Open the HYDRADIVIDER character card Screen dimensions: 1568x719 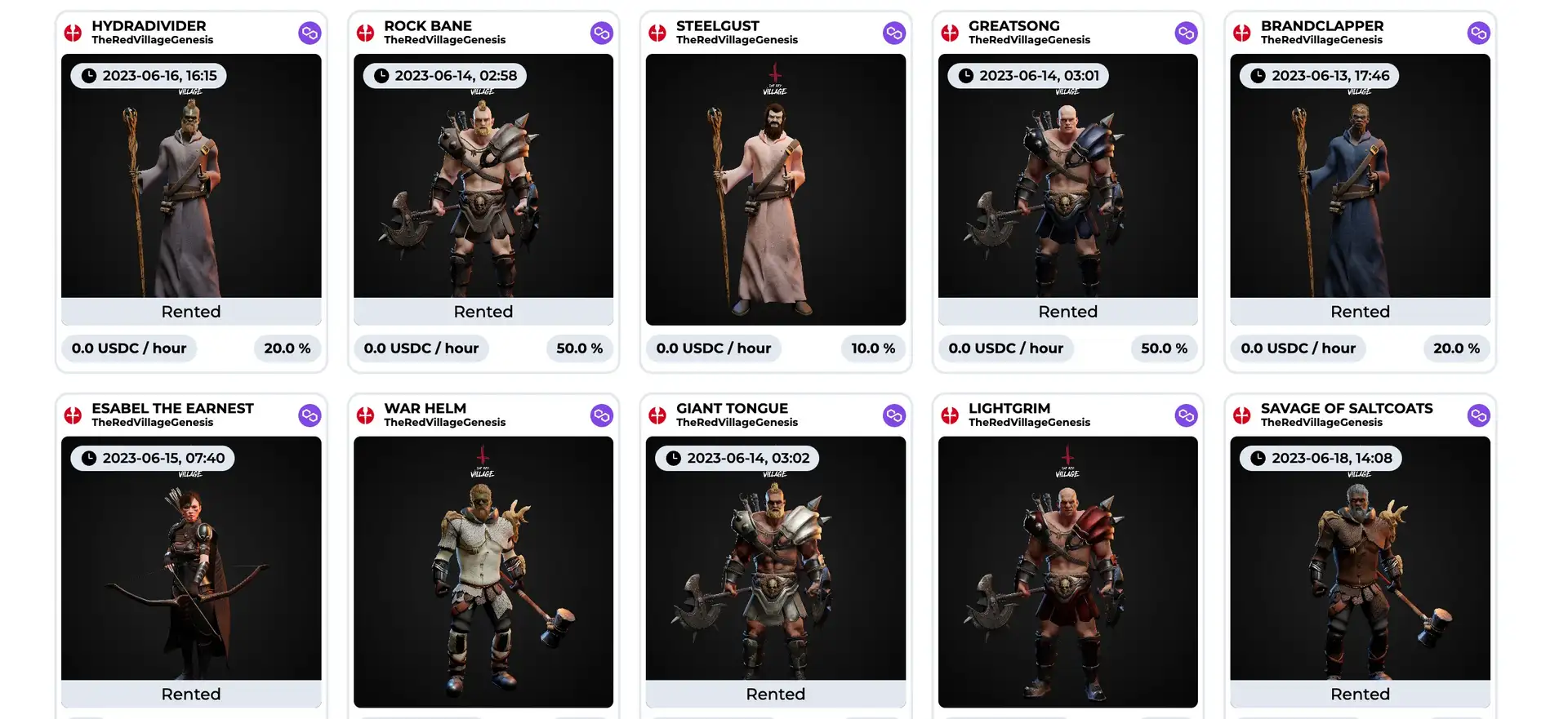[x=191, y=188]
